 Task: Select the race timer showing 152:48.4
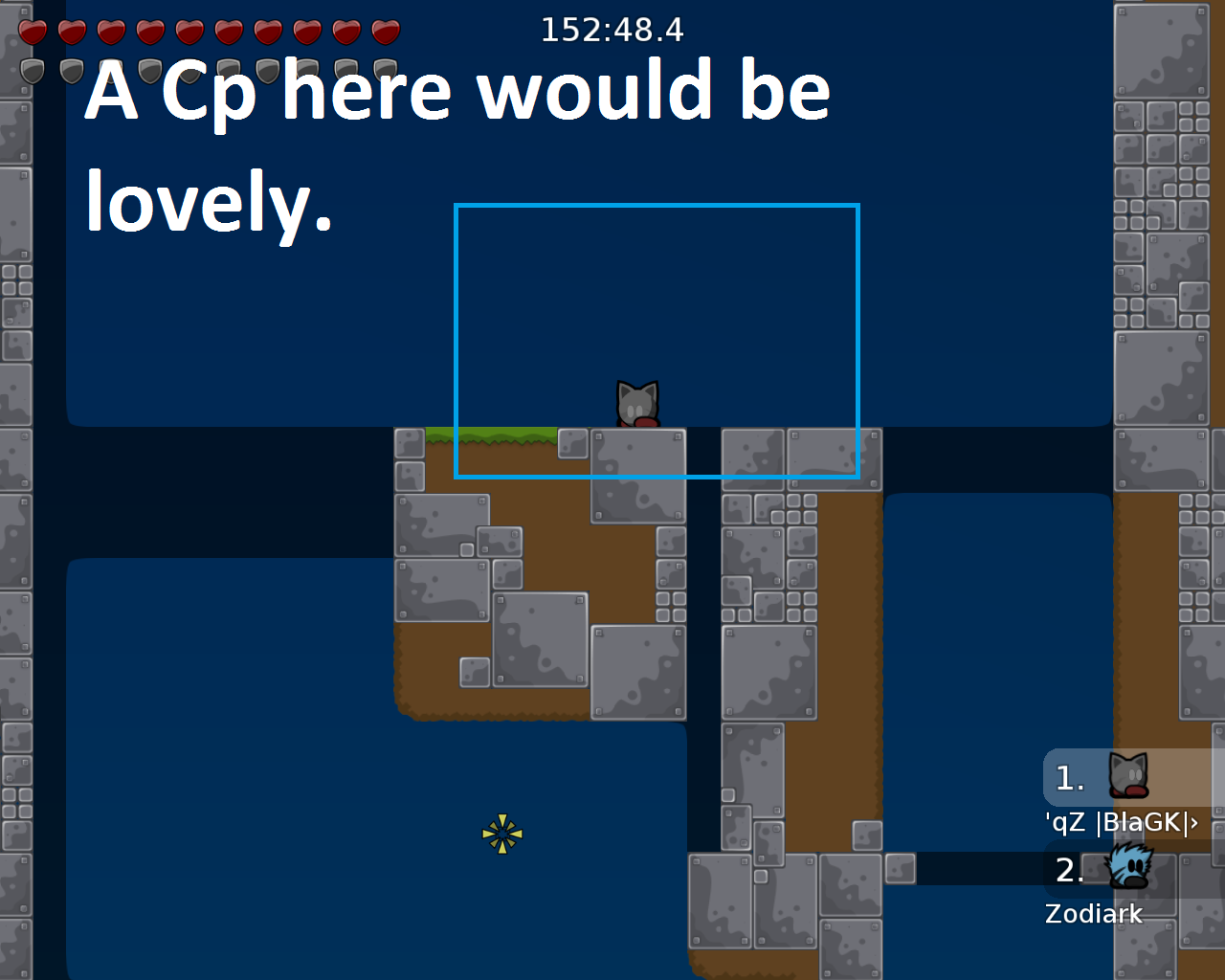[612, 30]
